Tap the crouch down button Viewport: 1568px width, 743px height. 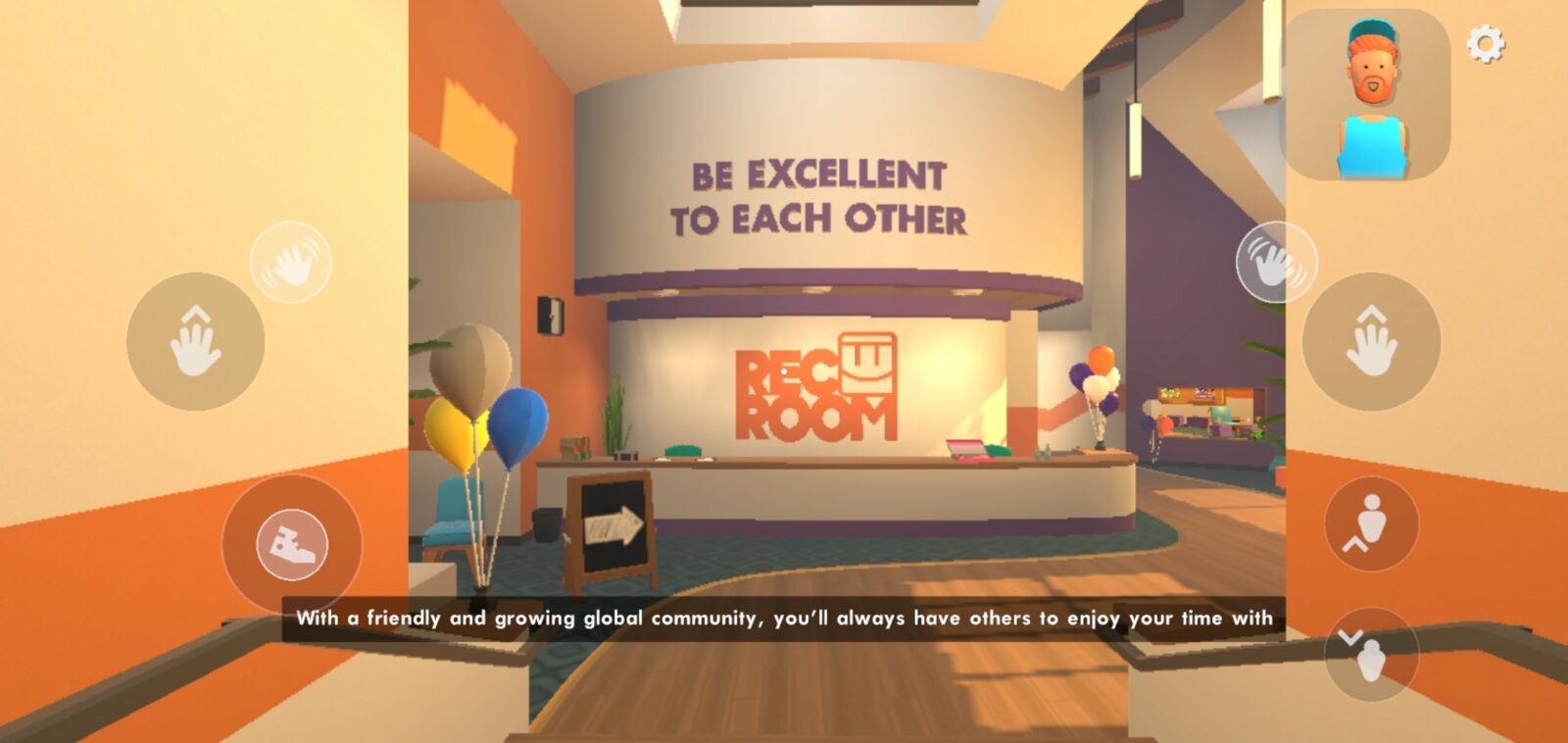coord(1371,654)
